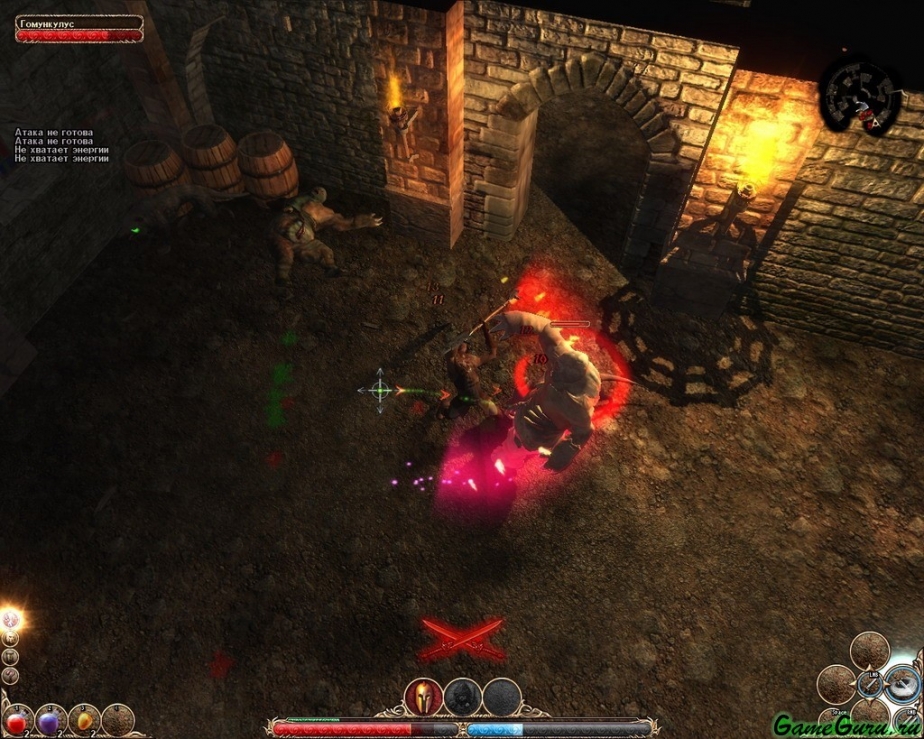Image resolution: width=924 pixels, height=739 pixels.
Task: Select the sword attack skill in the center ring
Action: pyautogui.click(x=872, y=685)
